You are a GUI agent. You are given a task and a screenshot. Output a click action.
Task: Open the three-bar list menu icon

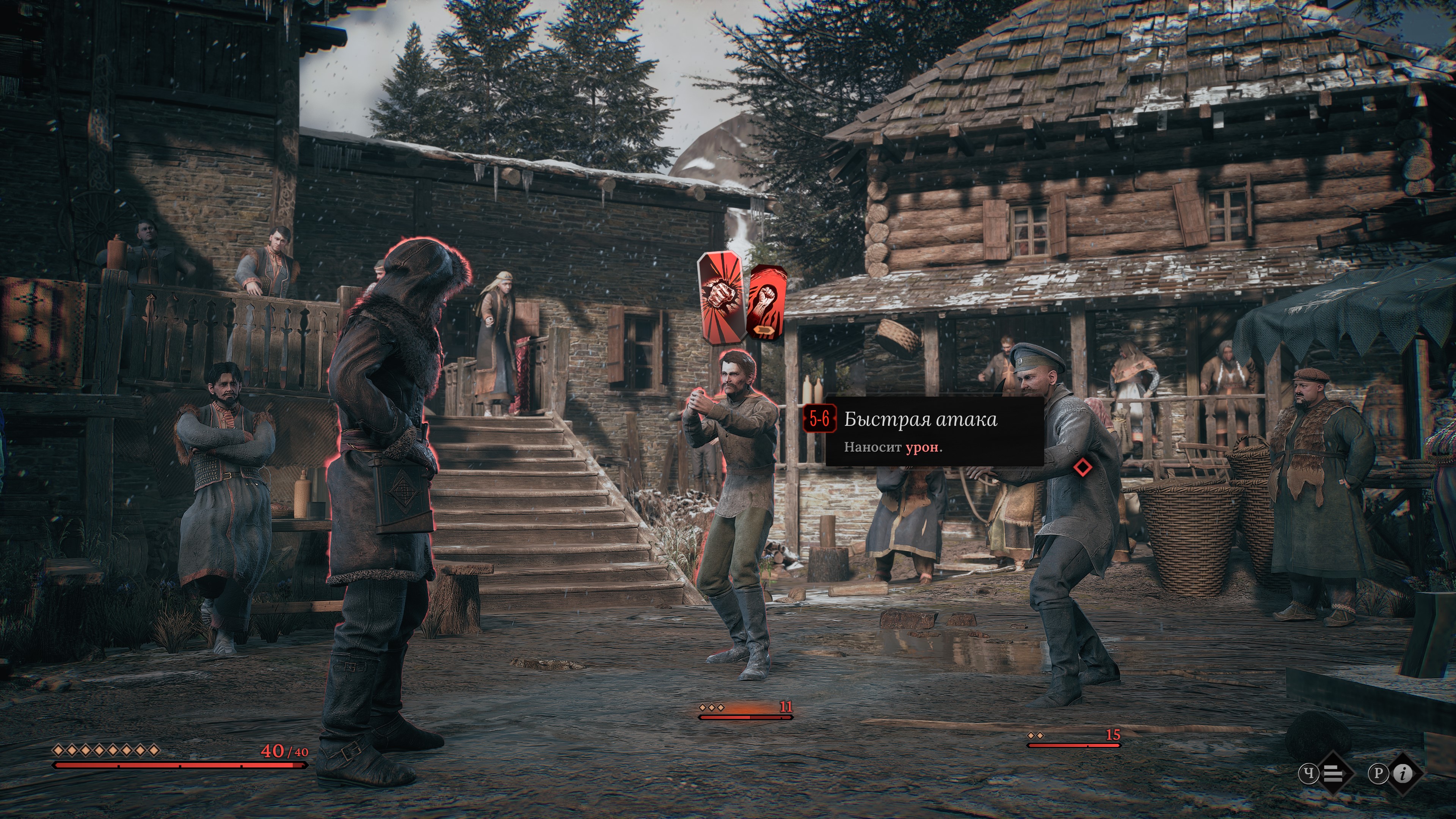[x=1333, y=773]
